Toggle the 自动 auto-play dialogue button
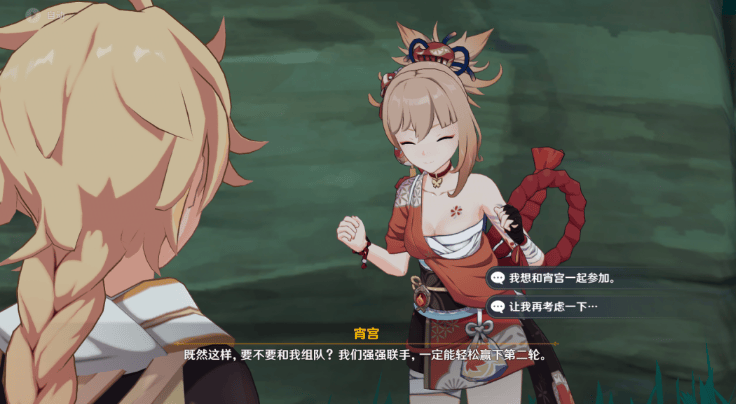Viewport: 736px width, 404px height. click(38, 15)
